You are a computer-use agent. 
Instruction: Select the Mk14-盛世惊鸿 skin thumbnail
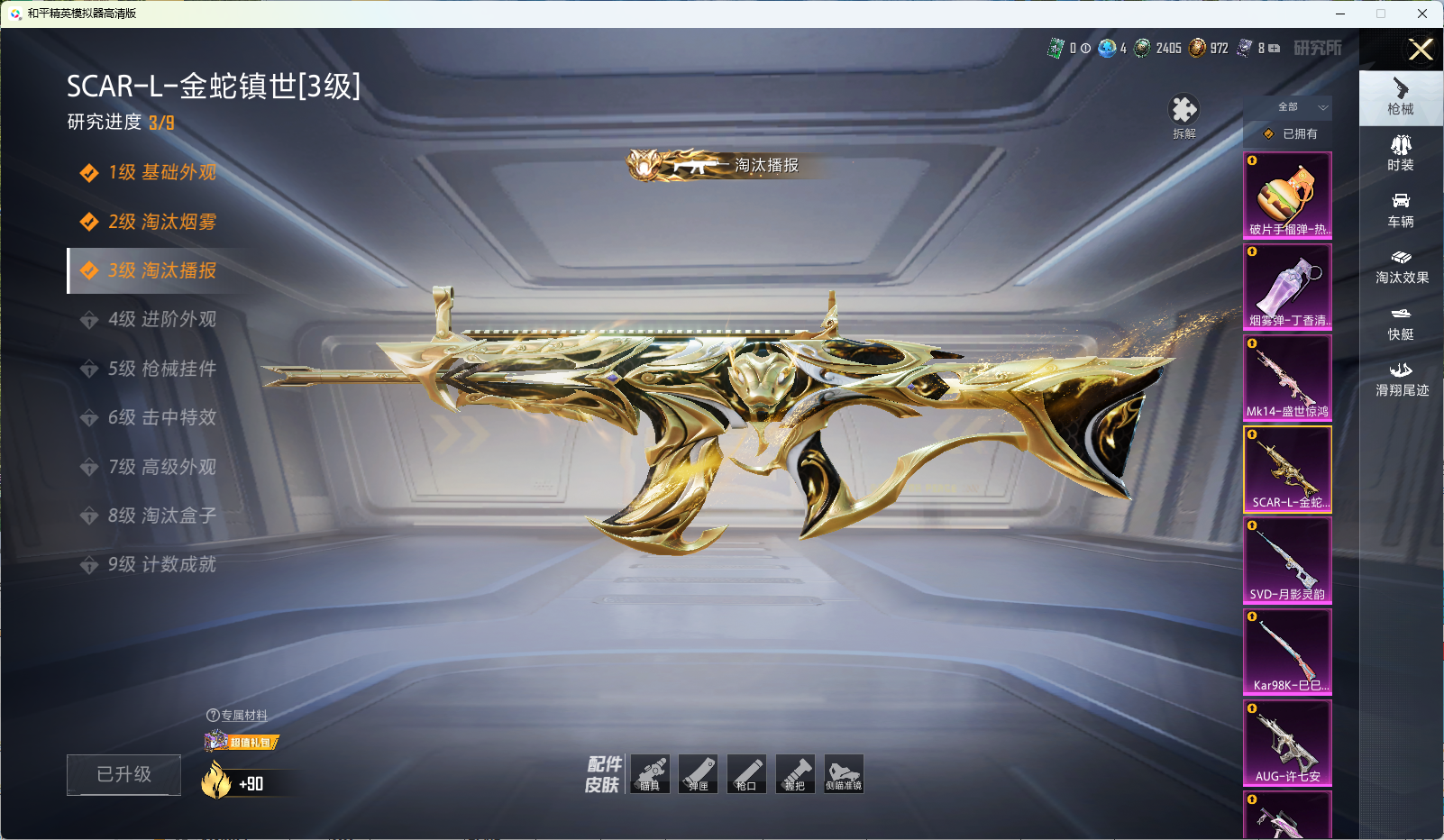[1287, 378]
